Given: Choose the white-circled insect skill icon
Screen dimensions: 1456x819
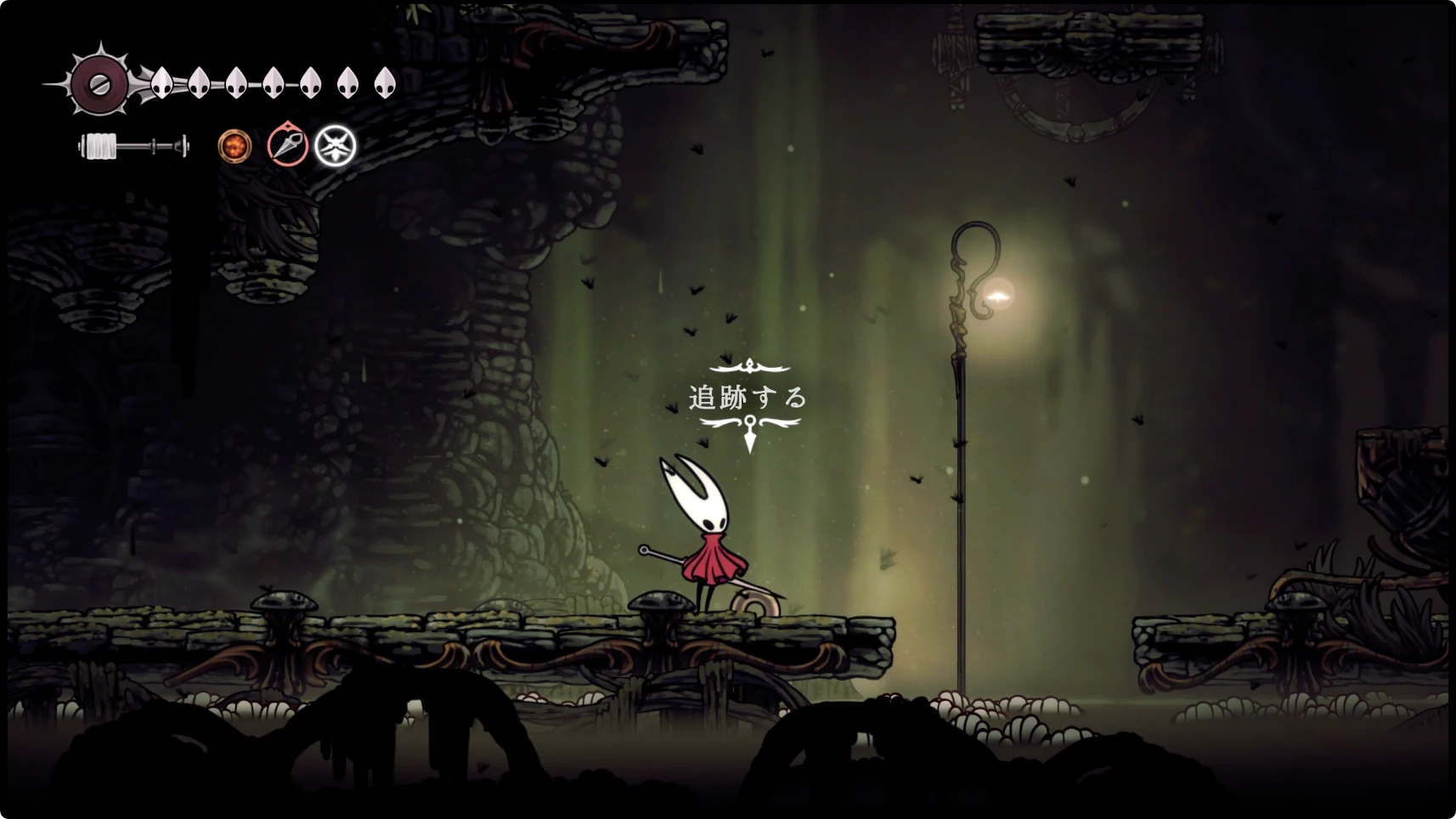Looking at the screenshot, I should click(336, 146).
